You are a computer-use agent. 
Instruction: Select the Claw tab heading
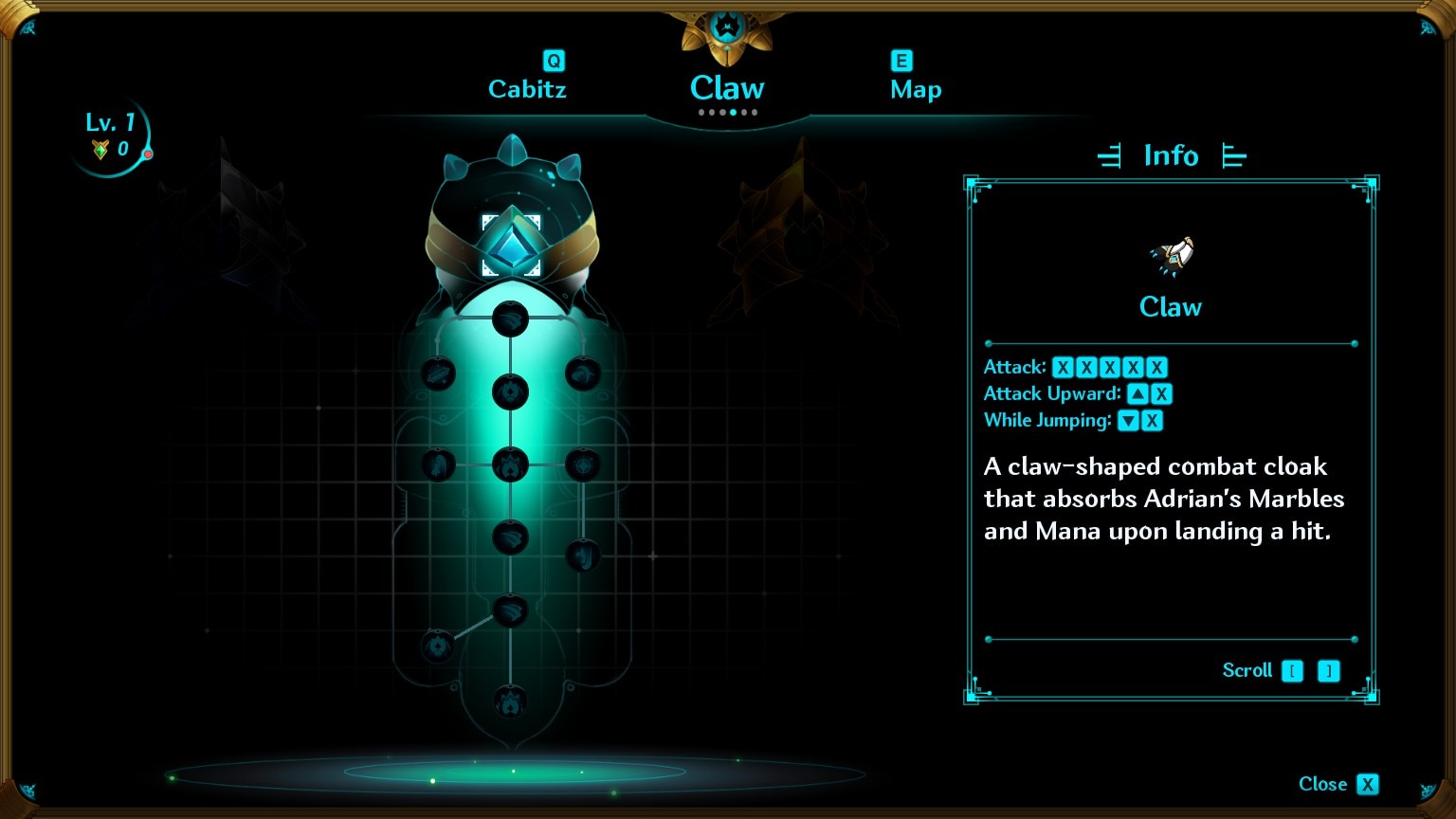click(727, 88)
